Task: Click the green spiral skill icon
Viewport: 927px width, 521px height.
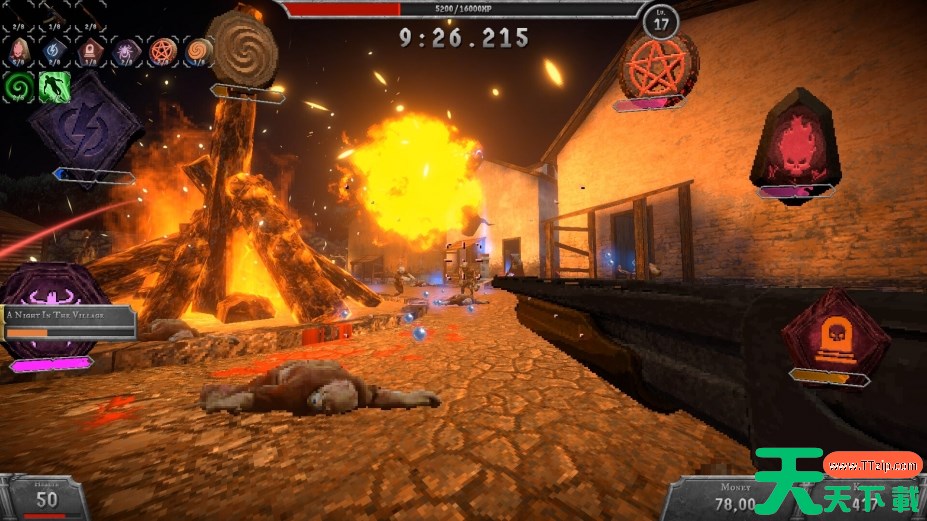Action: point(19,86)
